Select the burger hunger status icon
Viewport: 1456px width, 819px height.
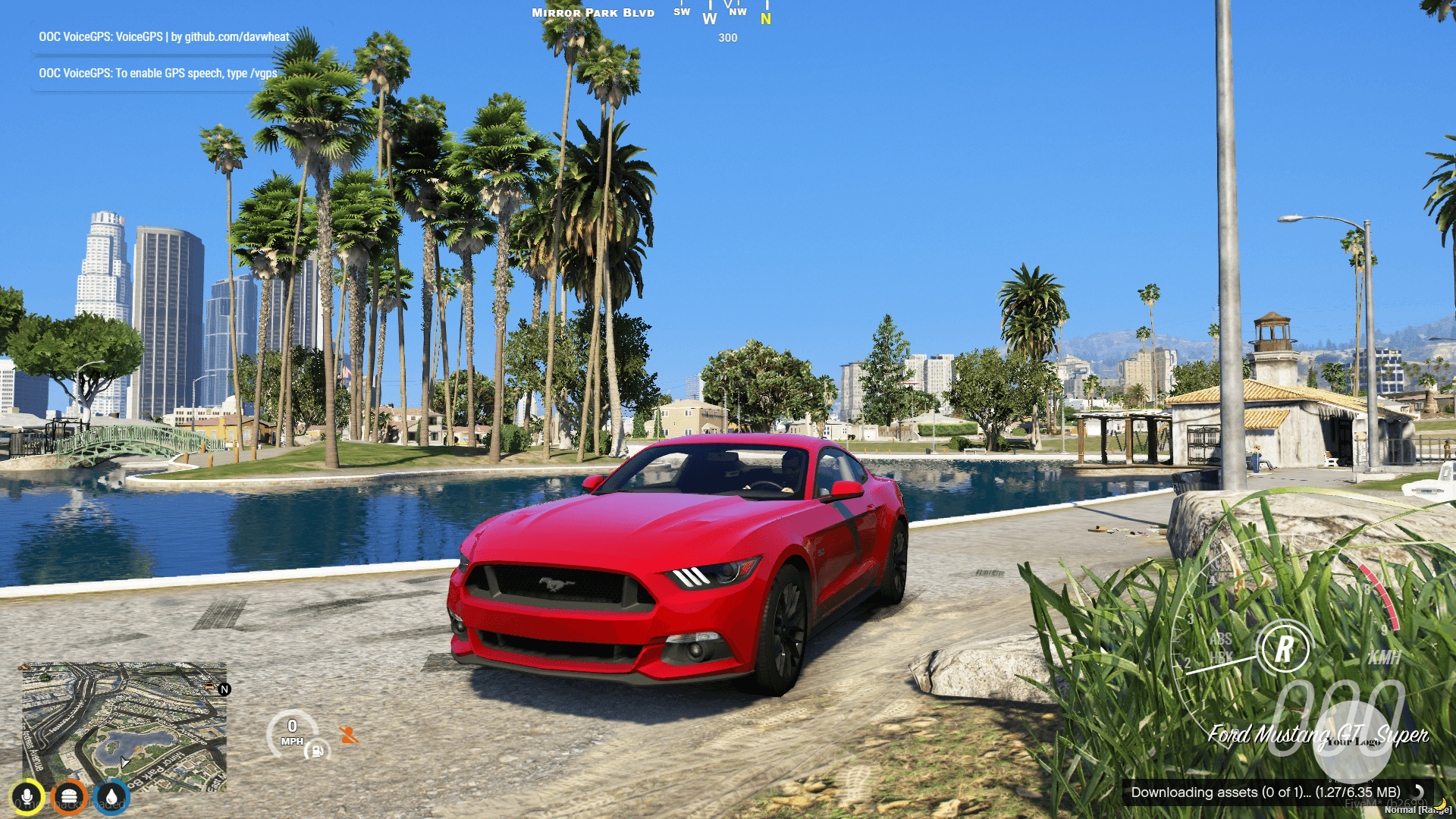click(70, 796)
